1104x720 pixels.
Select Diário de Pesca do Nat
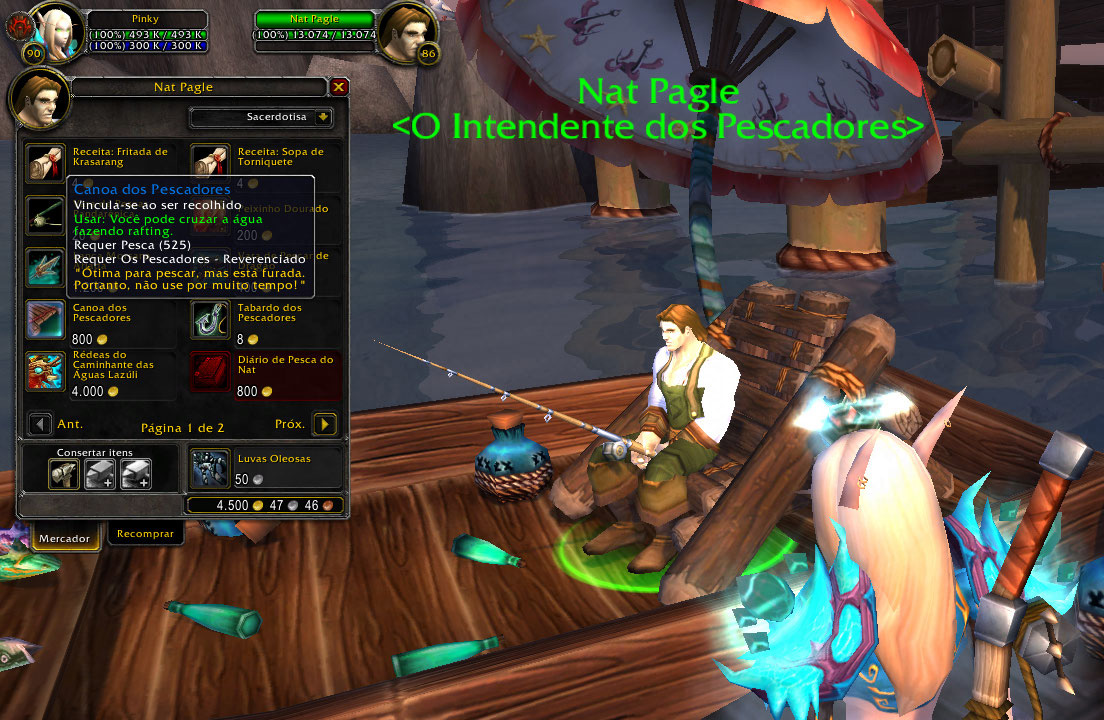pyautogui.click(x=208, y=370)
